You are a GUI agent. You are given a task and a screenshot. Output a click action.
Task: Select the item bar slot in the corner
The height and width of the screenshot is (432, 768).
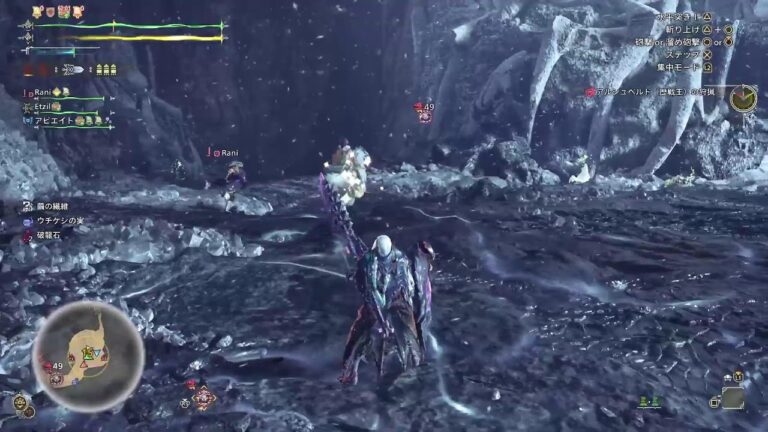click(733, 398)
